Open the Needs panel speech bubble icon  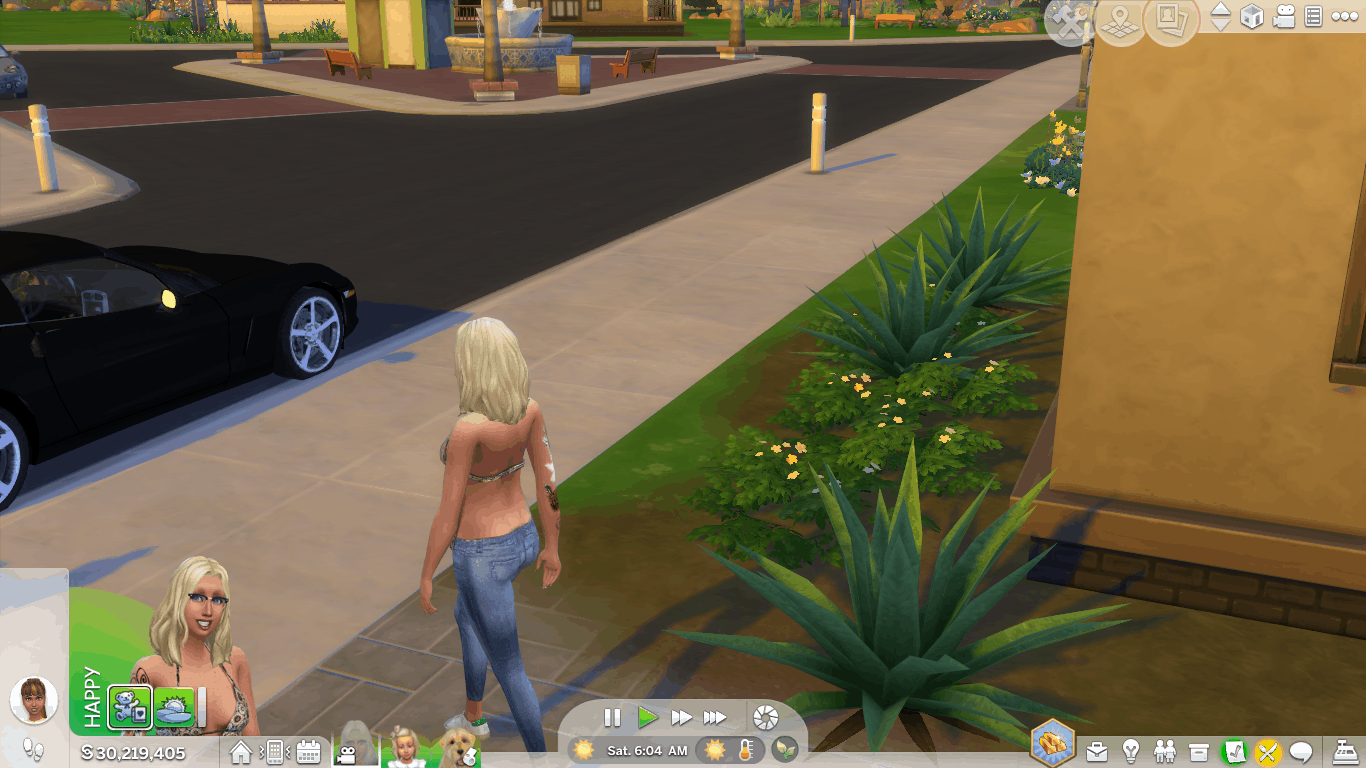1301,751
